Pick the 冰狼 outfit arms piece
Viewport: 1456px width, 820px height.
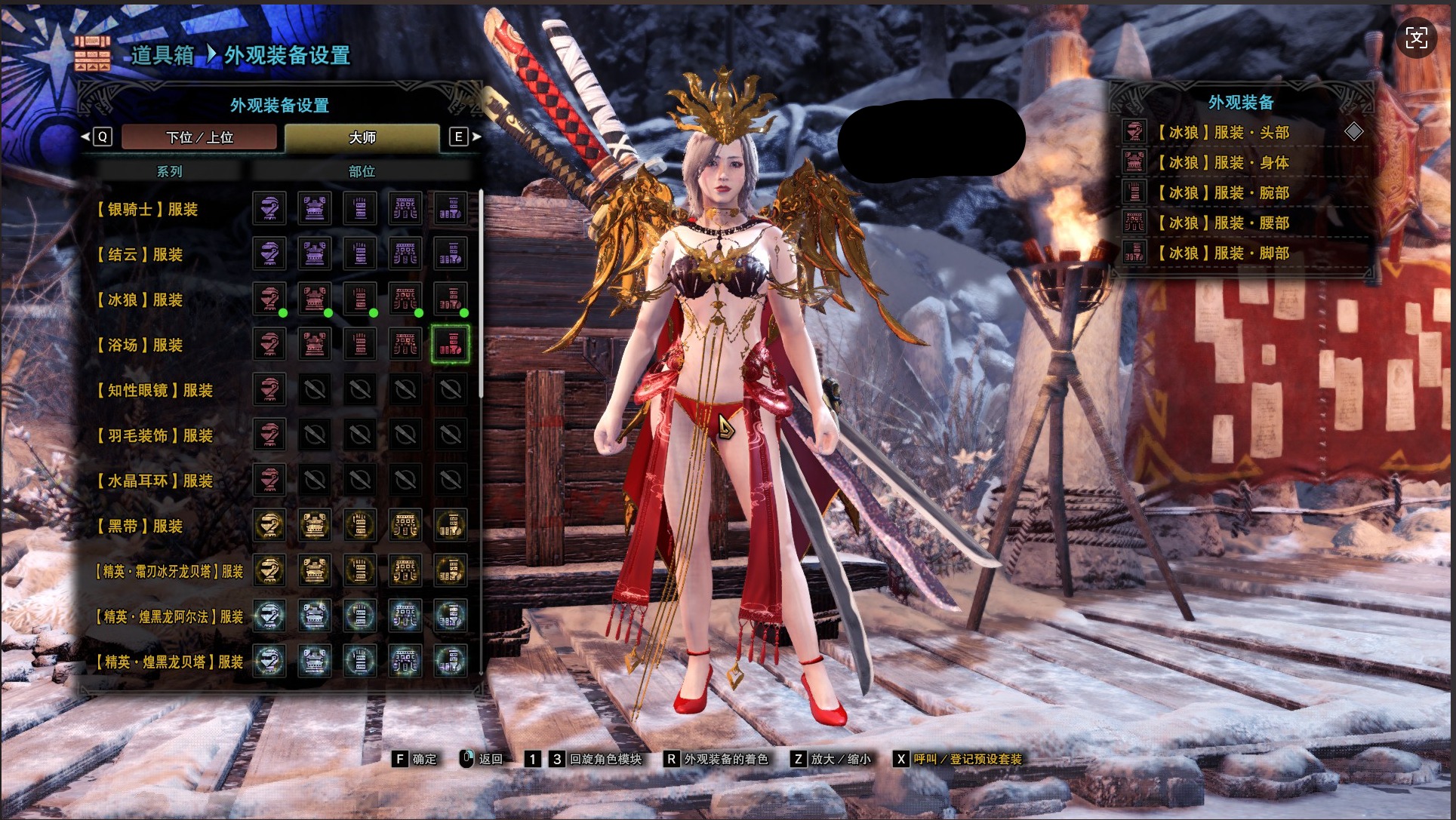coord(360,299)
